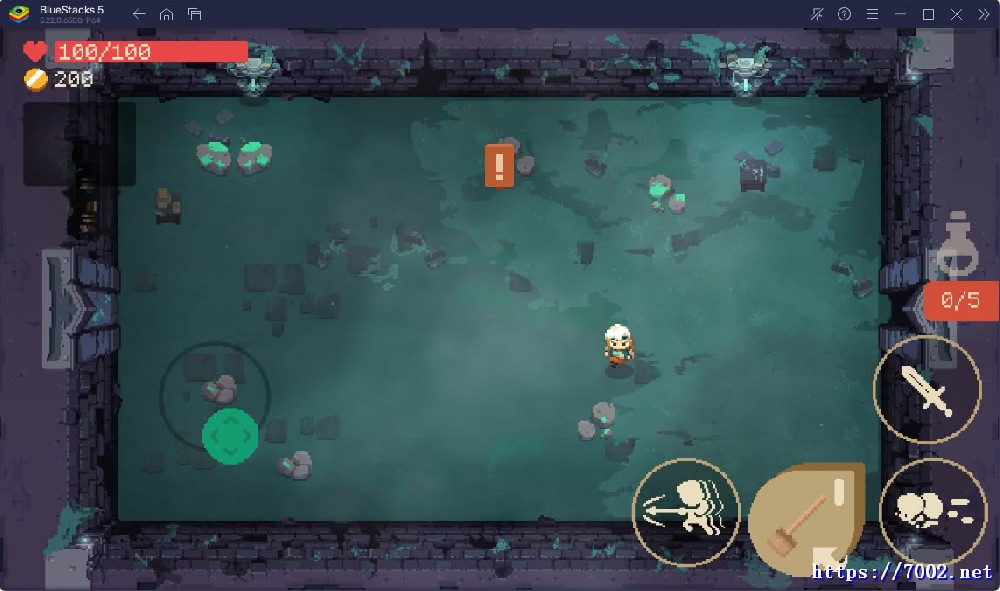This screenshot has width=1000, height=591.
Task: Open the dark minimap panel
Action: tap(78, 143)
